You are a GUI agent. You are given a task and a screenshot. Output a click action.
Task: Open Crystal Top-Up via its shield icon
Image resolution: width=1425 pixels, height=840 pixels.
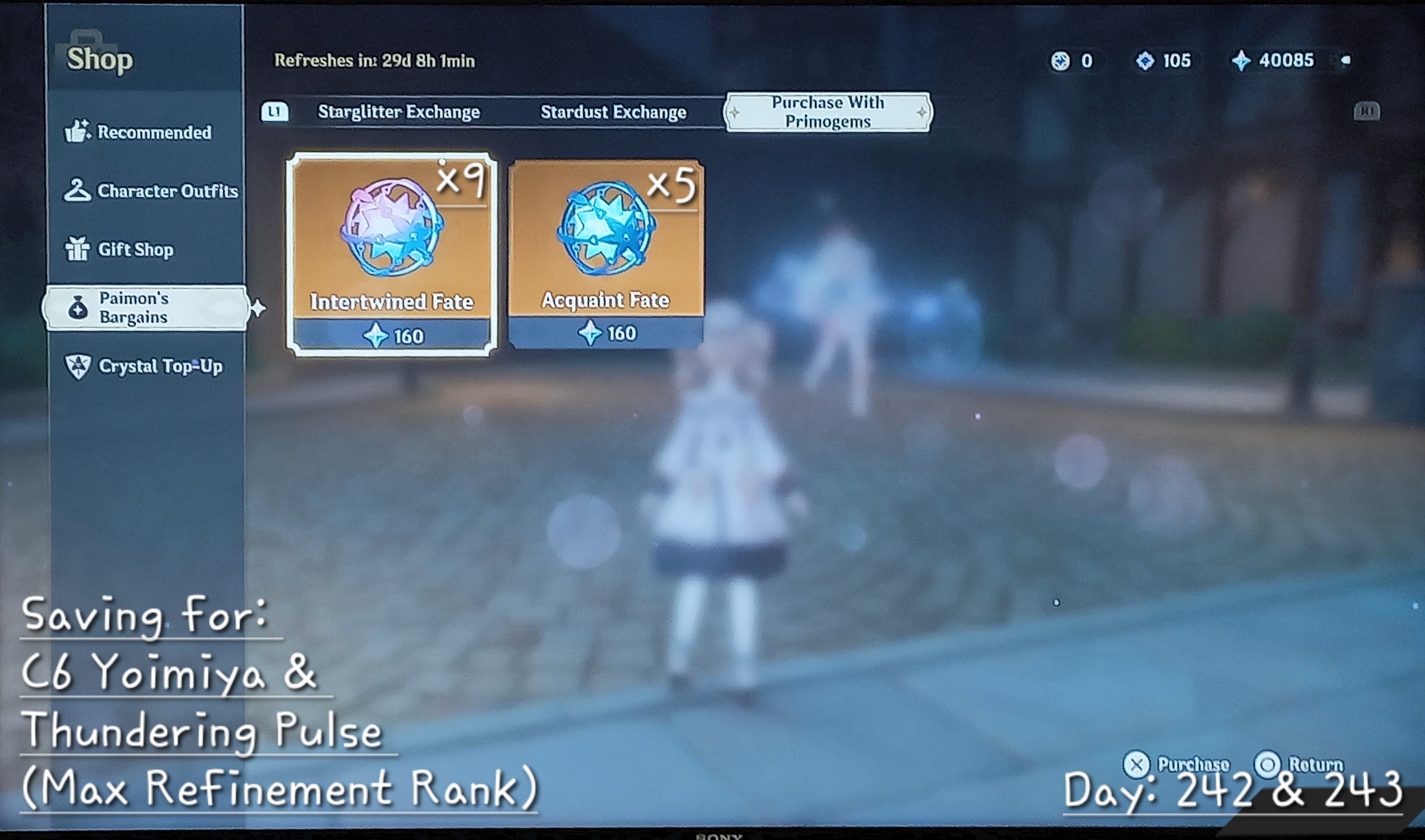point(79,366)
